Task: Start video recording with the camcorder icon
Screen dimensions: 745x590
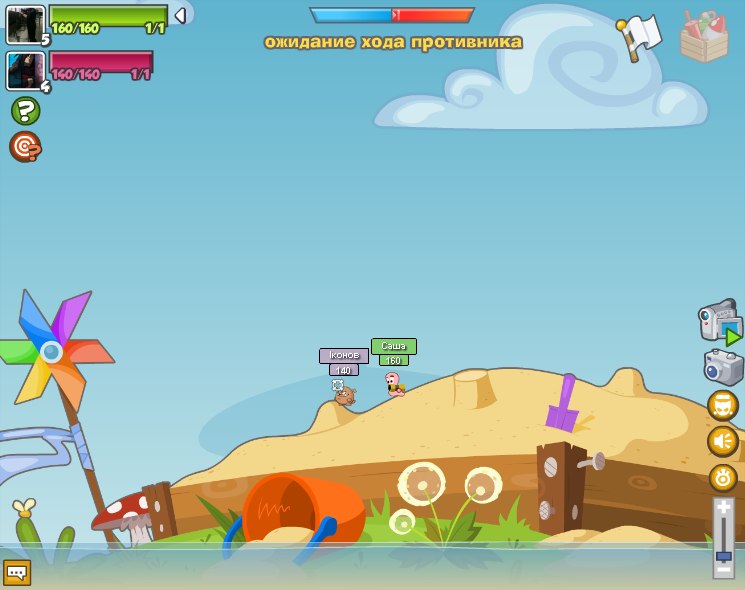Action: coord(720,321)
